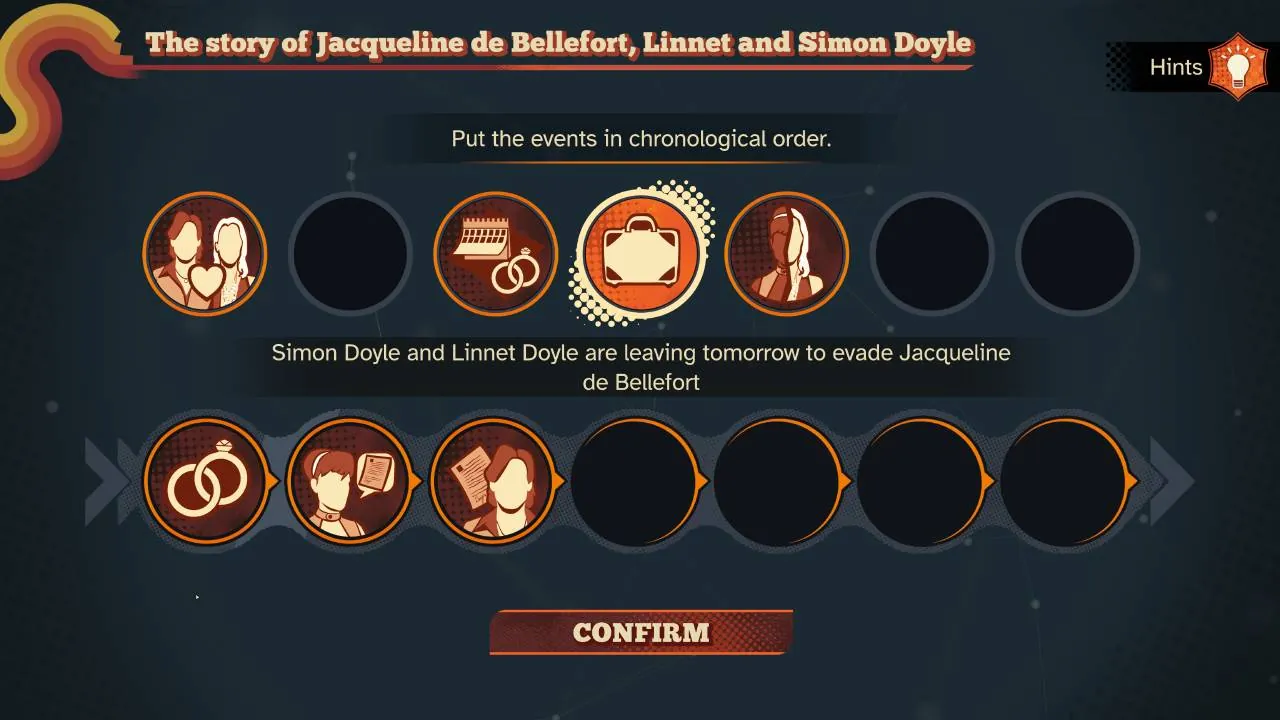The width and height of the screenshot is (1280, 720).
Task: Select the couple-with-heart event tile
Action: [x=204, y=253]
